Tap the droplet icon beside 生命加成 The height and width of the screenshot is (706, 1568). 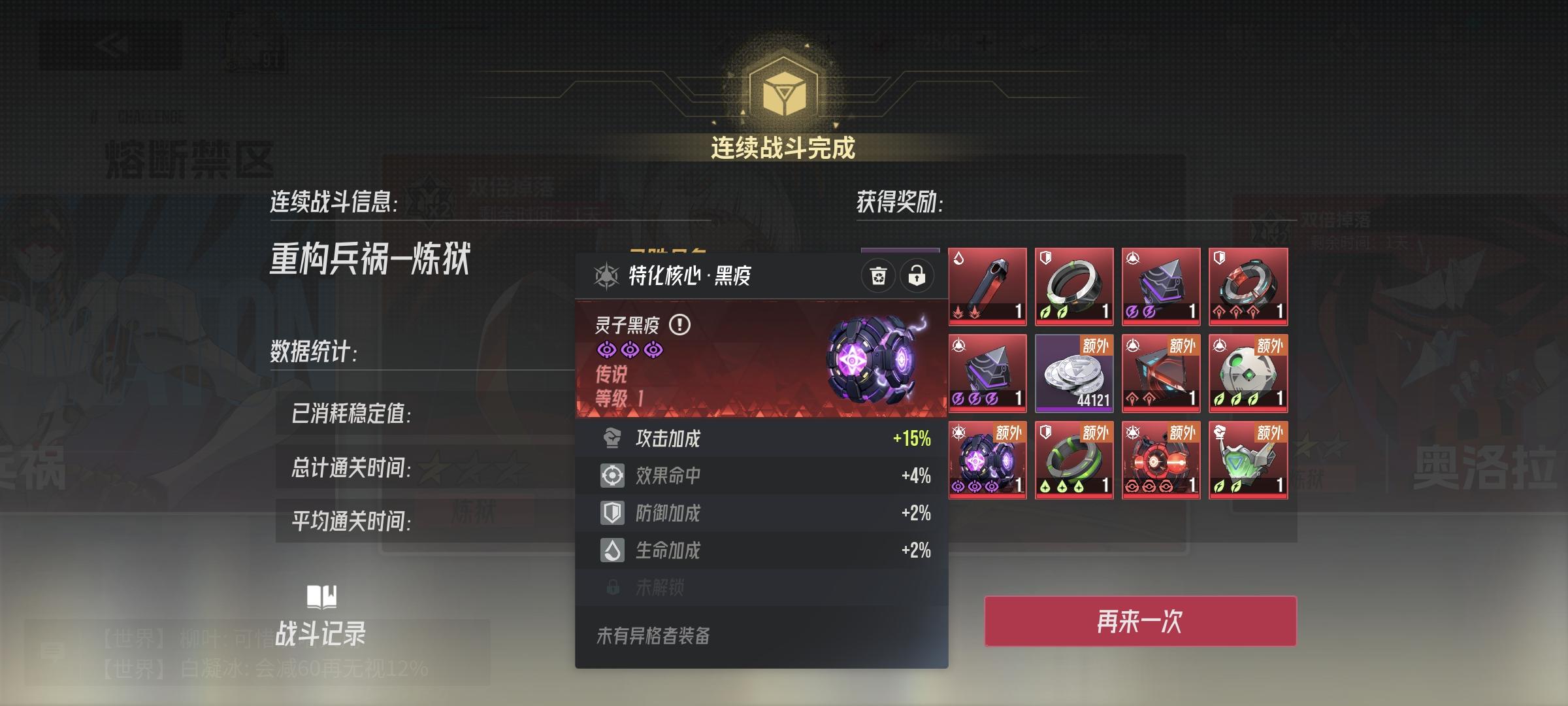click(613, 551)
